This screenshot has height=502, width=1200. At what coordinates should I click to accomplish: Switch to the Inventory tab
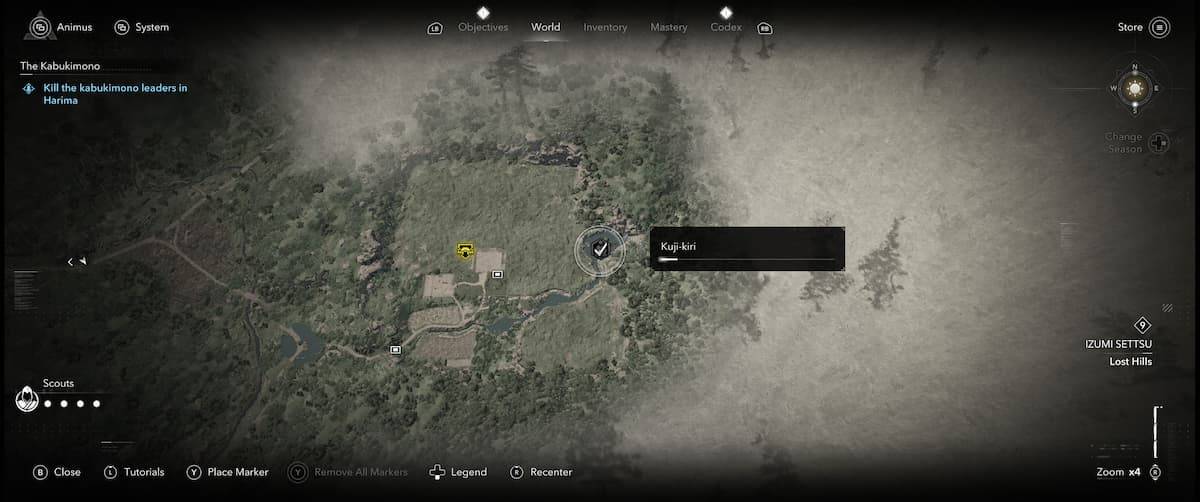(605, 27)
